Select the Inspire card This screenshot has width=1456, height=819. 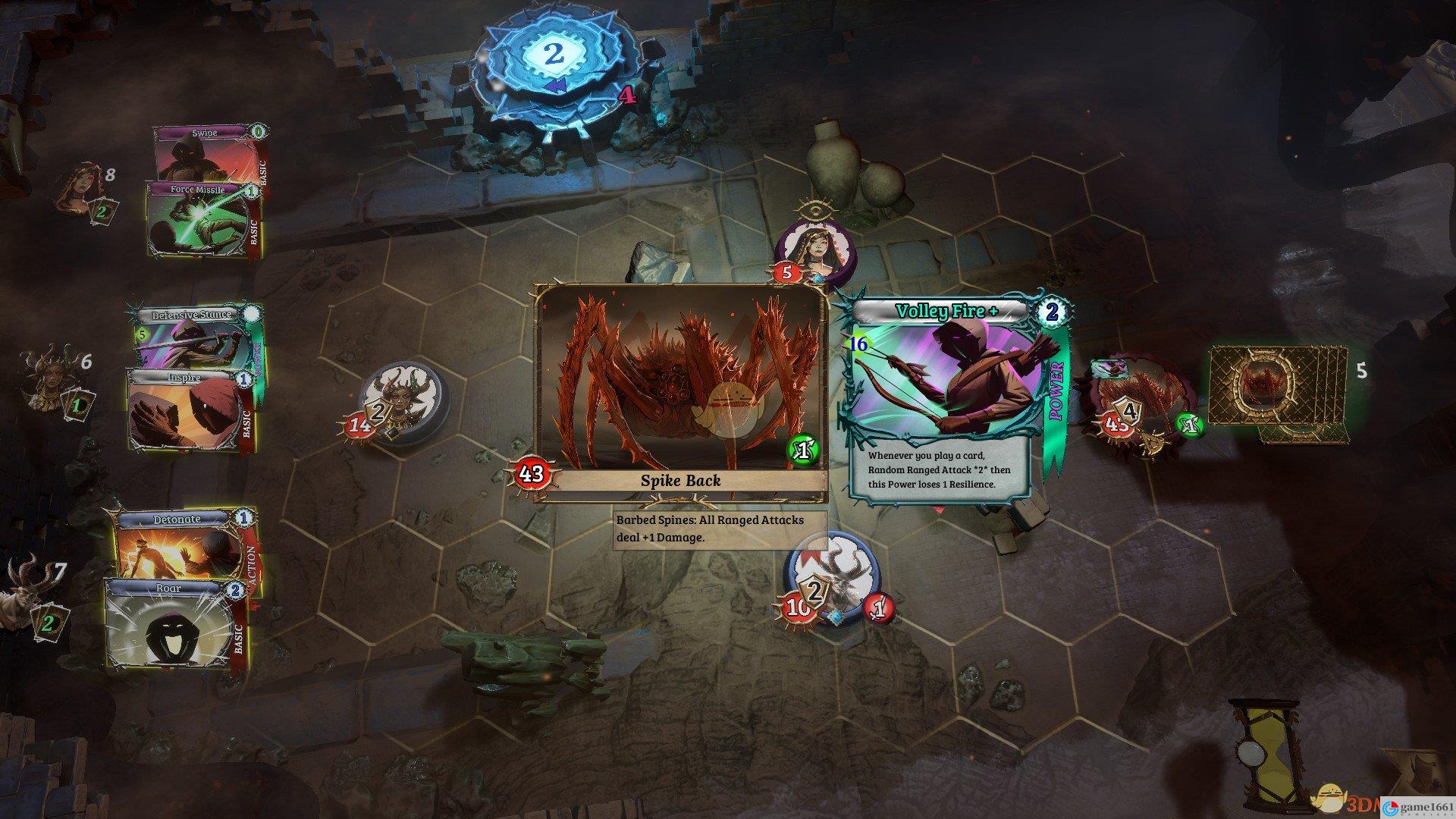[x=187, y=411]
